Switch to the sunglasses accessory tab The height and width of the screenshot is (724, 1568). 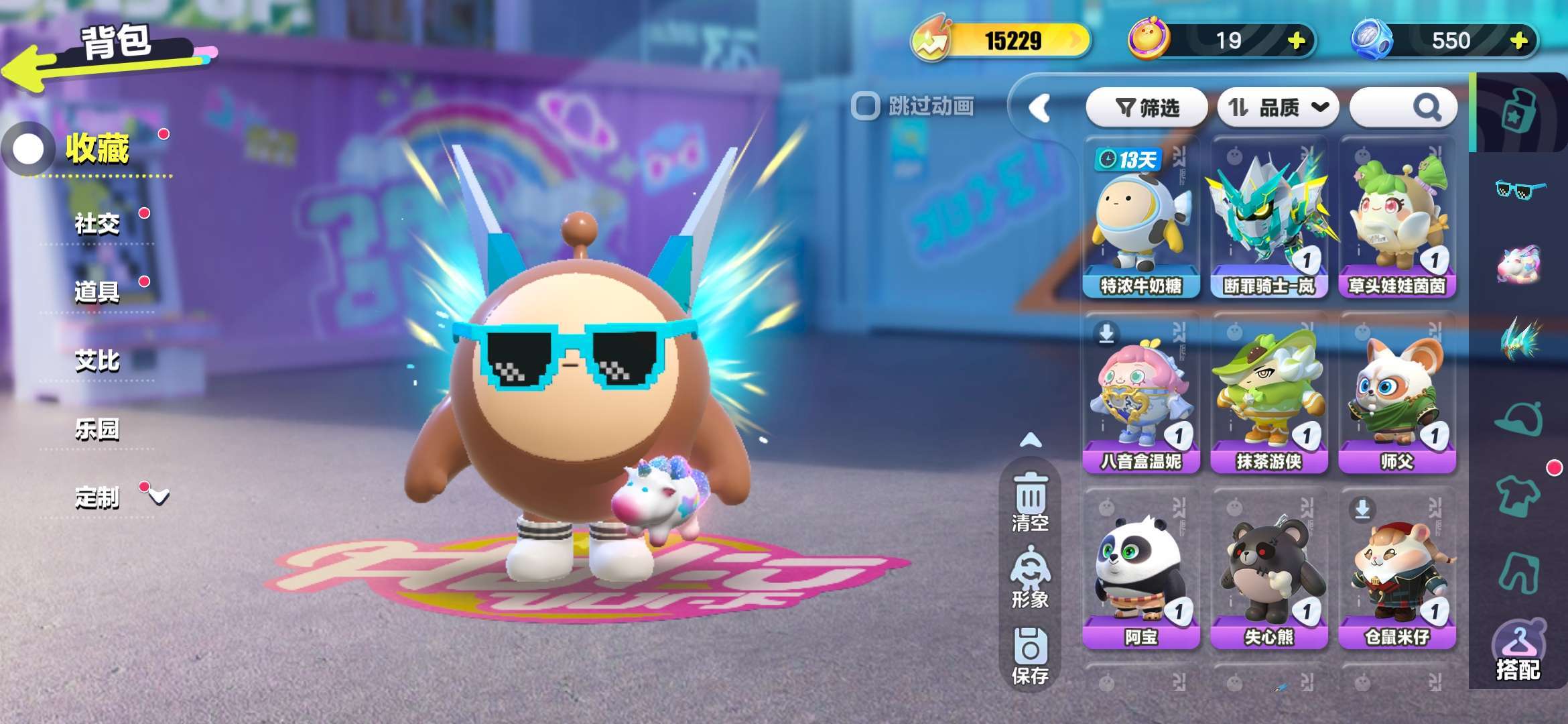coord(1520,190)
